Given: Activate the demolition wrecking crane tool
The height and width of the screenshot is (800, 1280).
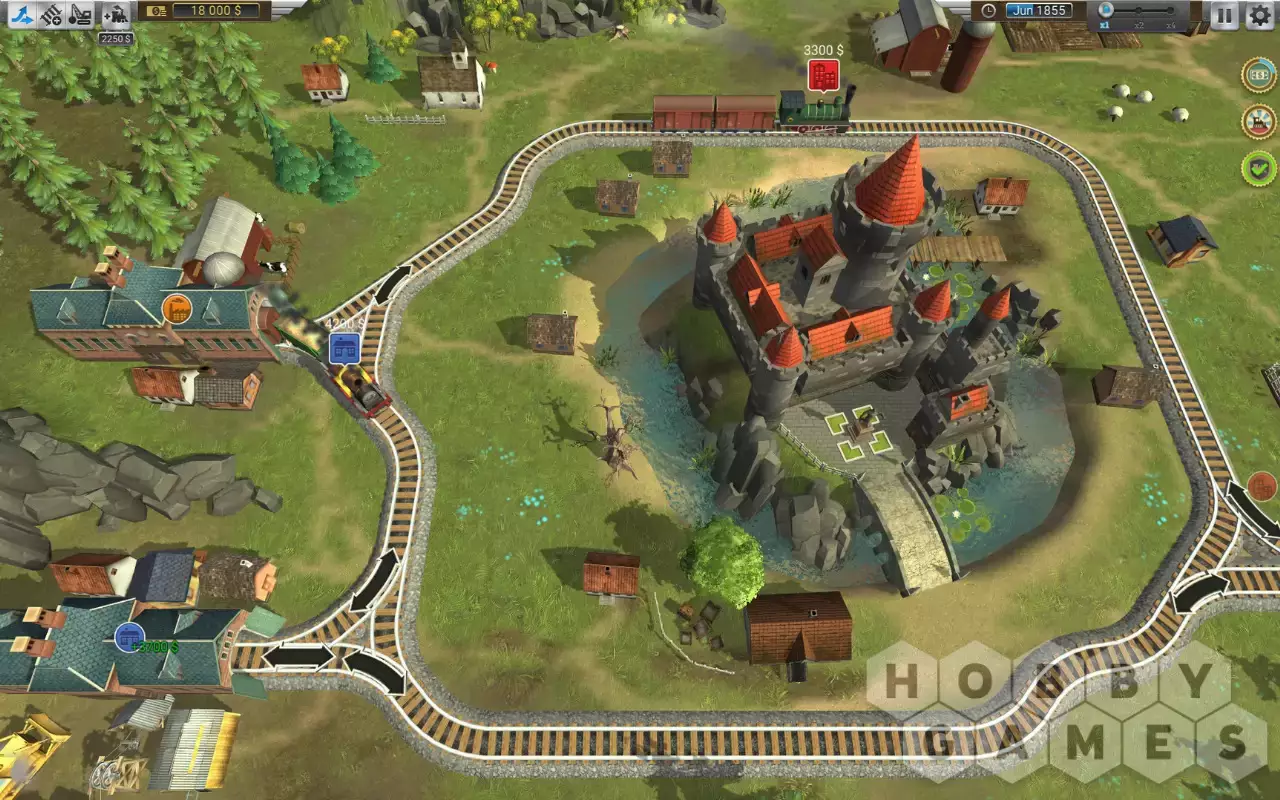Looking at the screenshot, I should point(82,14).
